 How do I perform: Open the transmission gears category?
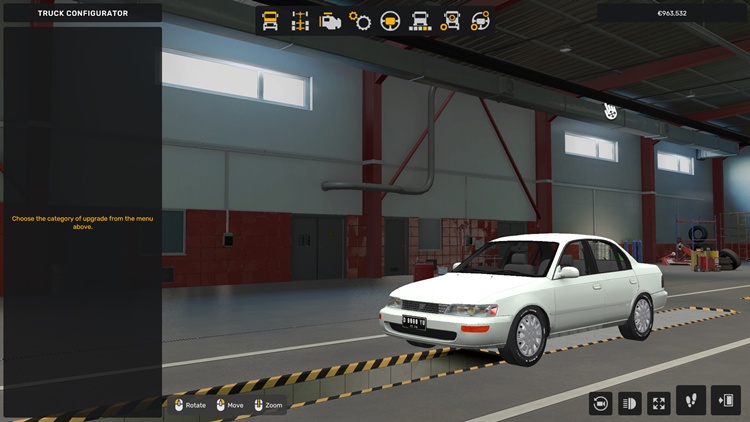360,21
